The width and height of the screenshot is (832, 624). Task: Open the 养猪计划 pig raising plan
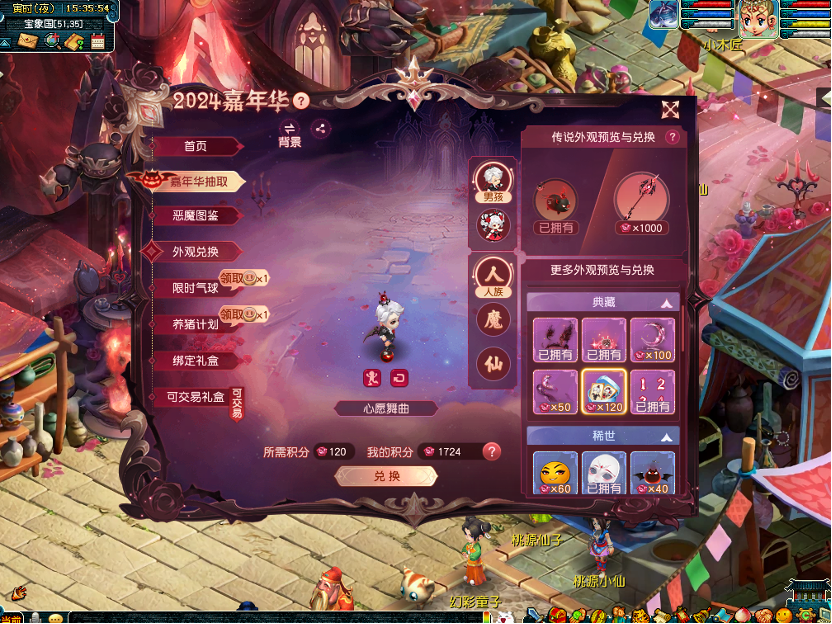coord(194,324)
